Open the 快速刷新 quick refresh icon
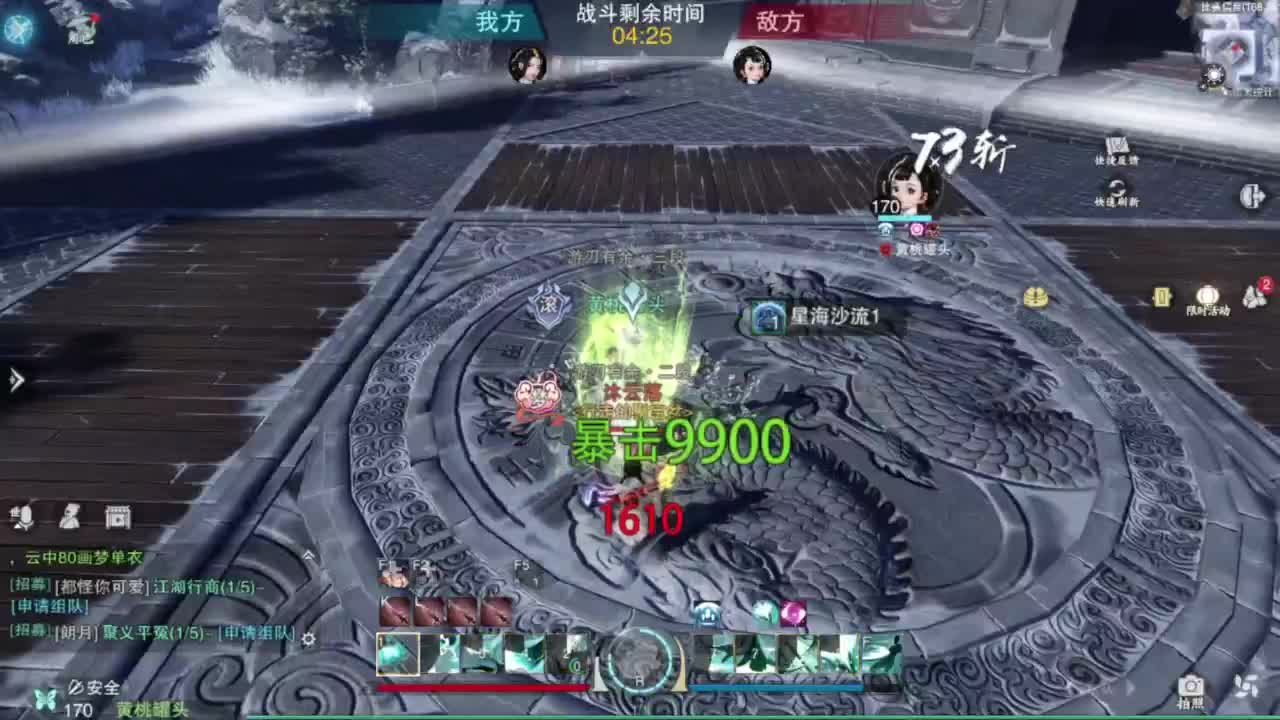 1117,188
